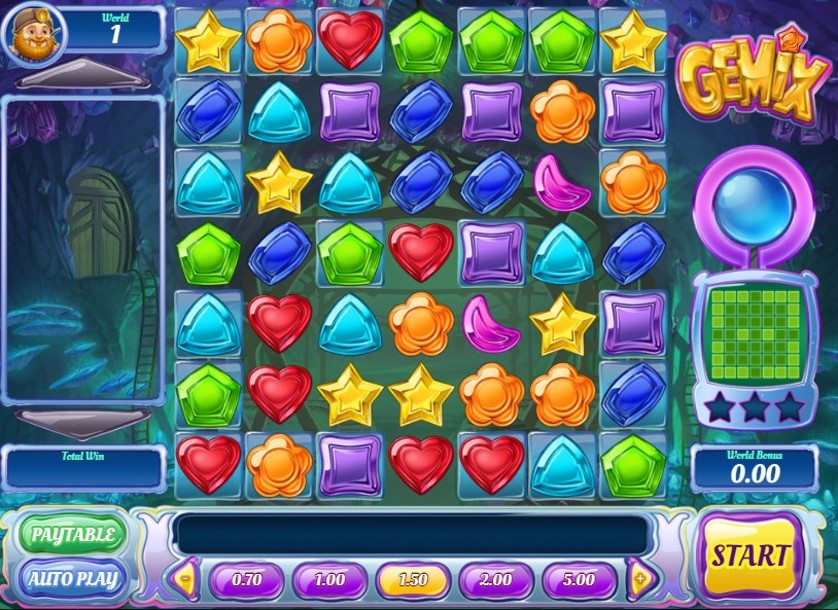Click the up arrow above the world panel

[x=83, y=74]
